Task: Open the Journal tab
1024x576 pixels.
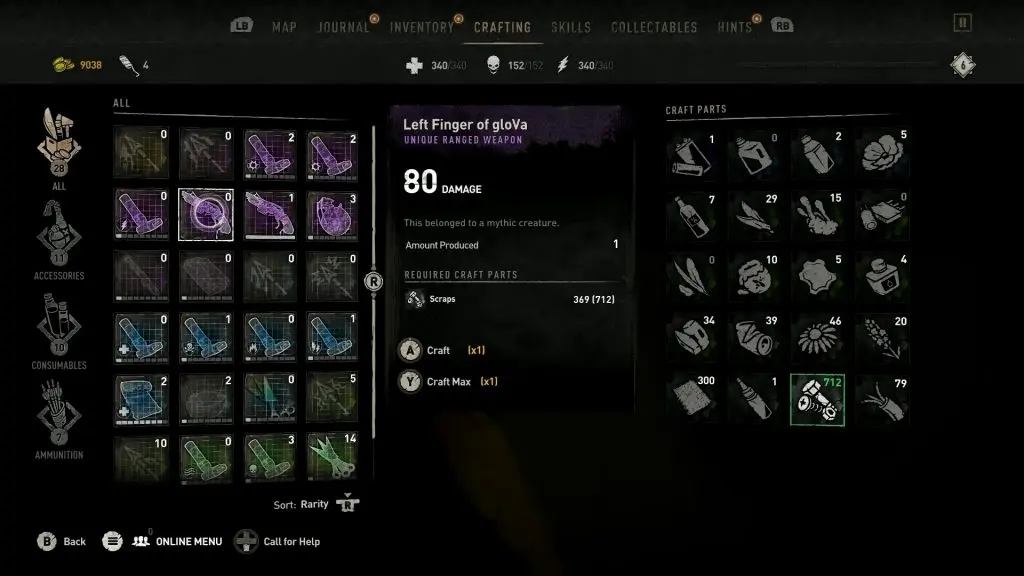Action: (343, 27)
